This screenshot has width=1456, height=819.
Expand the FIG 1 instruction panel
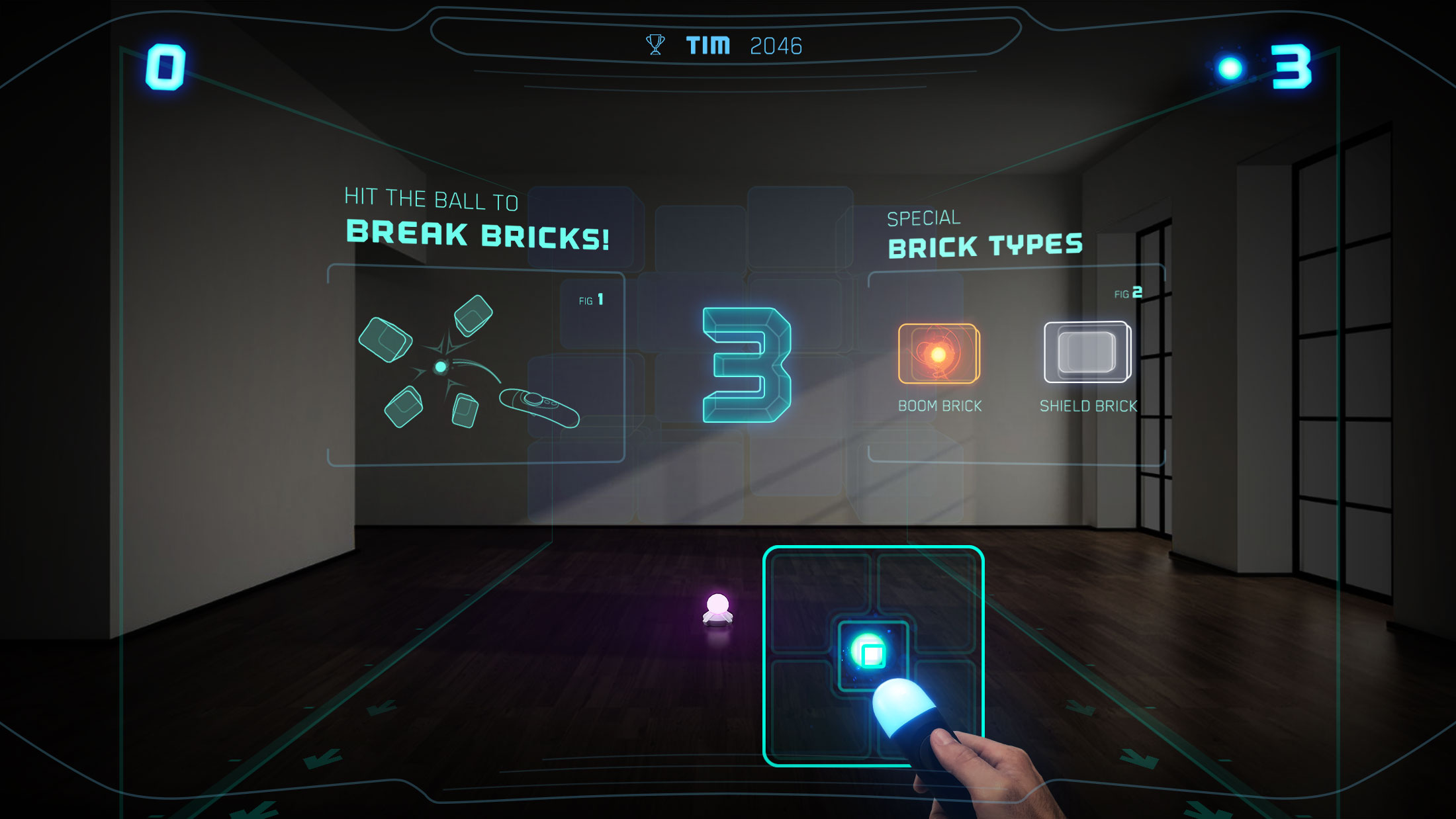(x=591, y=299)
